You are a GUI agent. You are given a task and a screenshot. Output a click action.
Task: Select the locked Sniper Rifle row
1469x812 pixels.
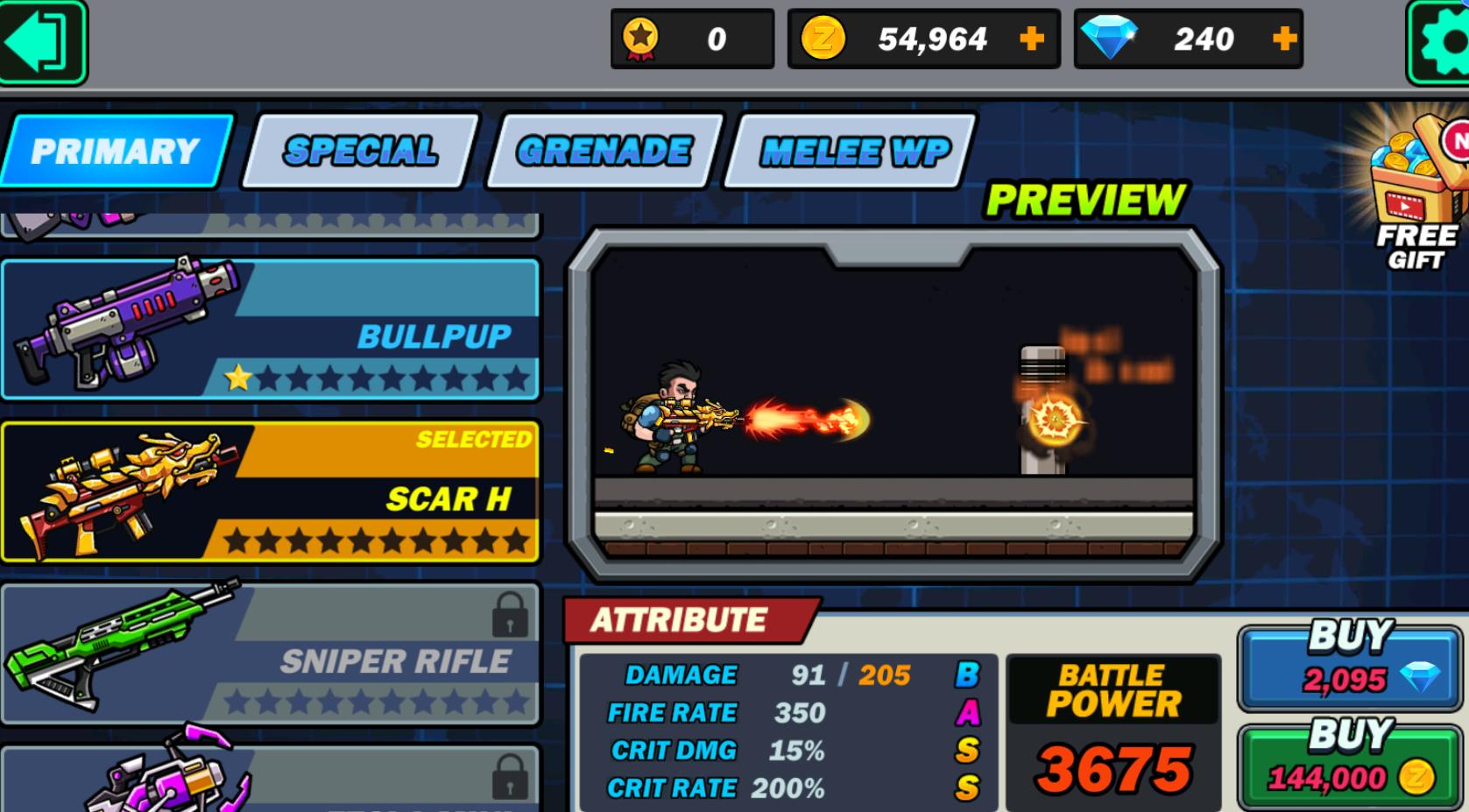click(x=270, y=654)
